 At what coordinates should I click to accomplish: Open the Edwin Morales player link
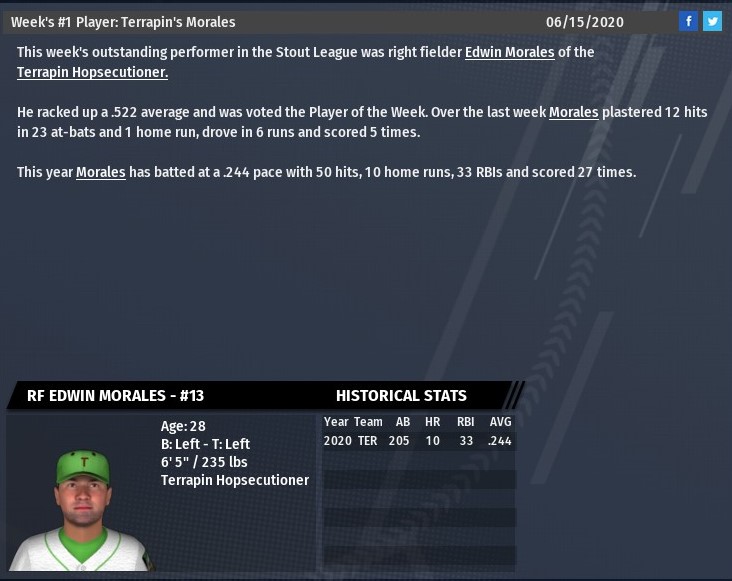(x=509, y=52)
